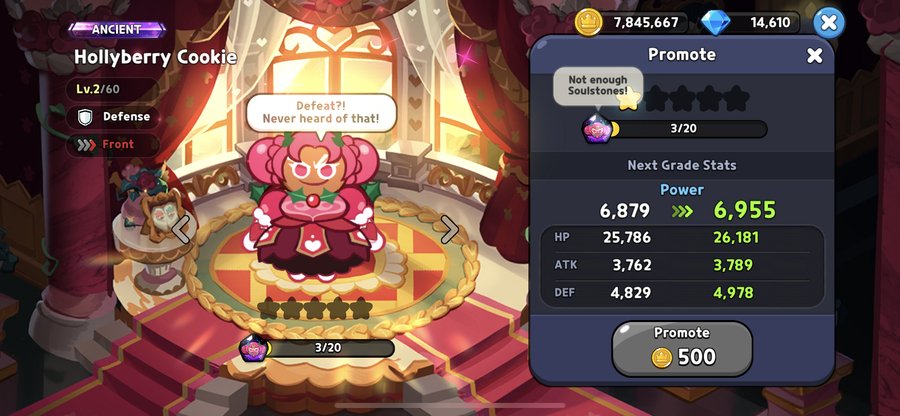
Task: Open the gold coin balance
Action: tap(632, 22)
